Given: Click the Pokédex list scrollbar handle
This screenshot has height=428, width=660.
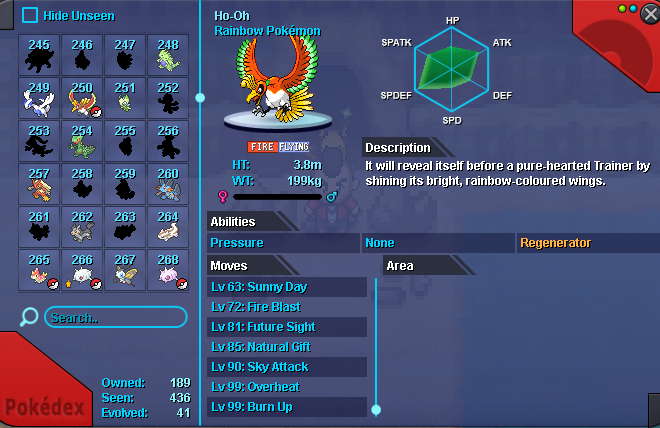Looking at the screenshot, I should pos(200,97).
